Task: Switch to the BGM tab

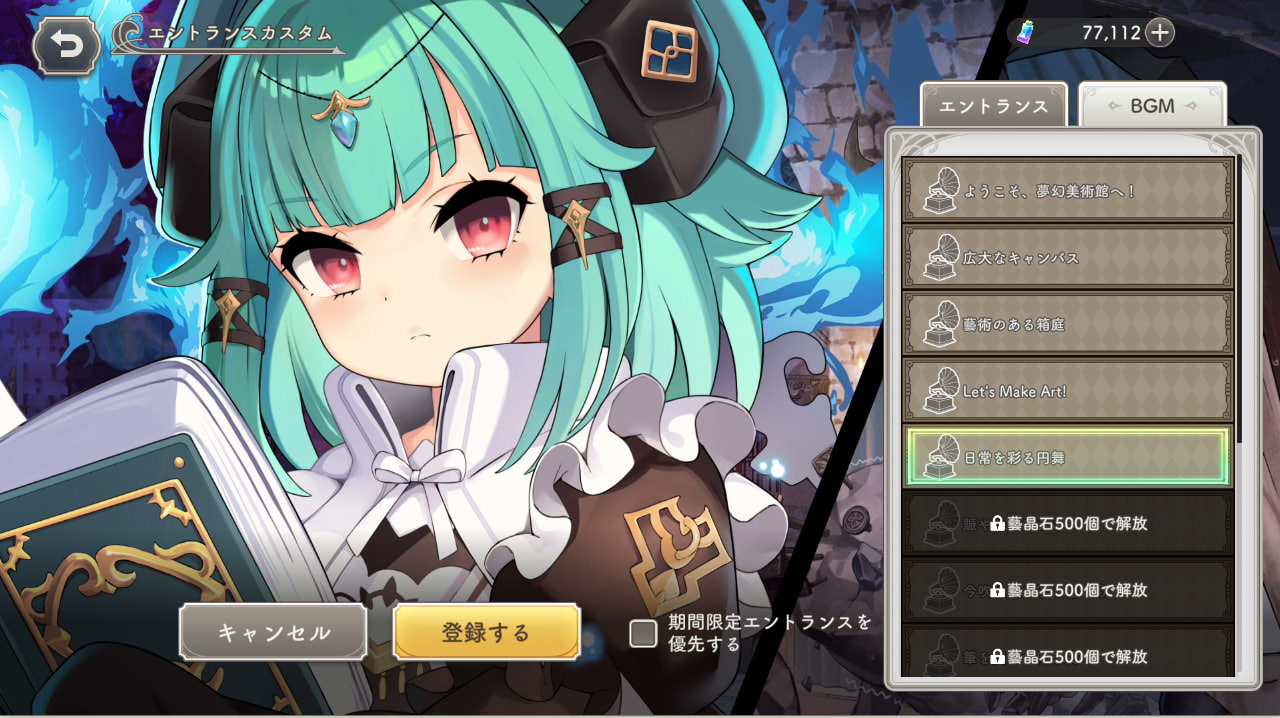Action: coord(1152,106)
